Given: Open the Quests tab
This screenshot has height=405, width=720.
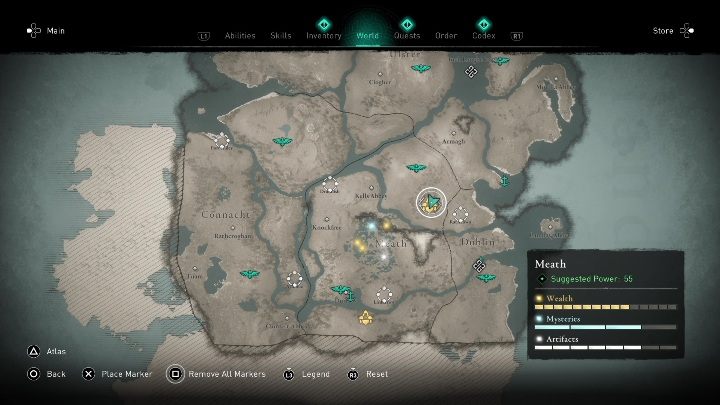Looking at the screenshot, I should [x=407, y=35].
